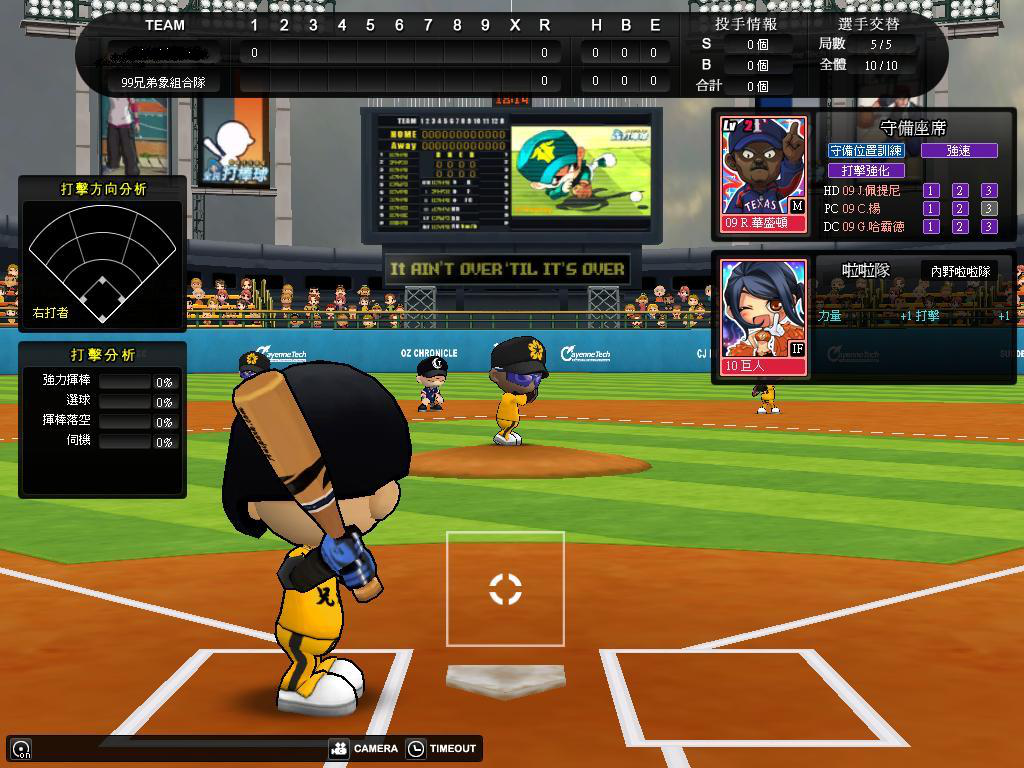Screen dimensions: 1024x768
Task: Choose level 1 for HD coach J.佩提尼
Action: (x=931, y=190)
